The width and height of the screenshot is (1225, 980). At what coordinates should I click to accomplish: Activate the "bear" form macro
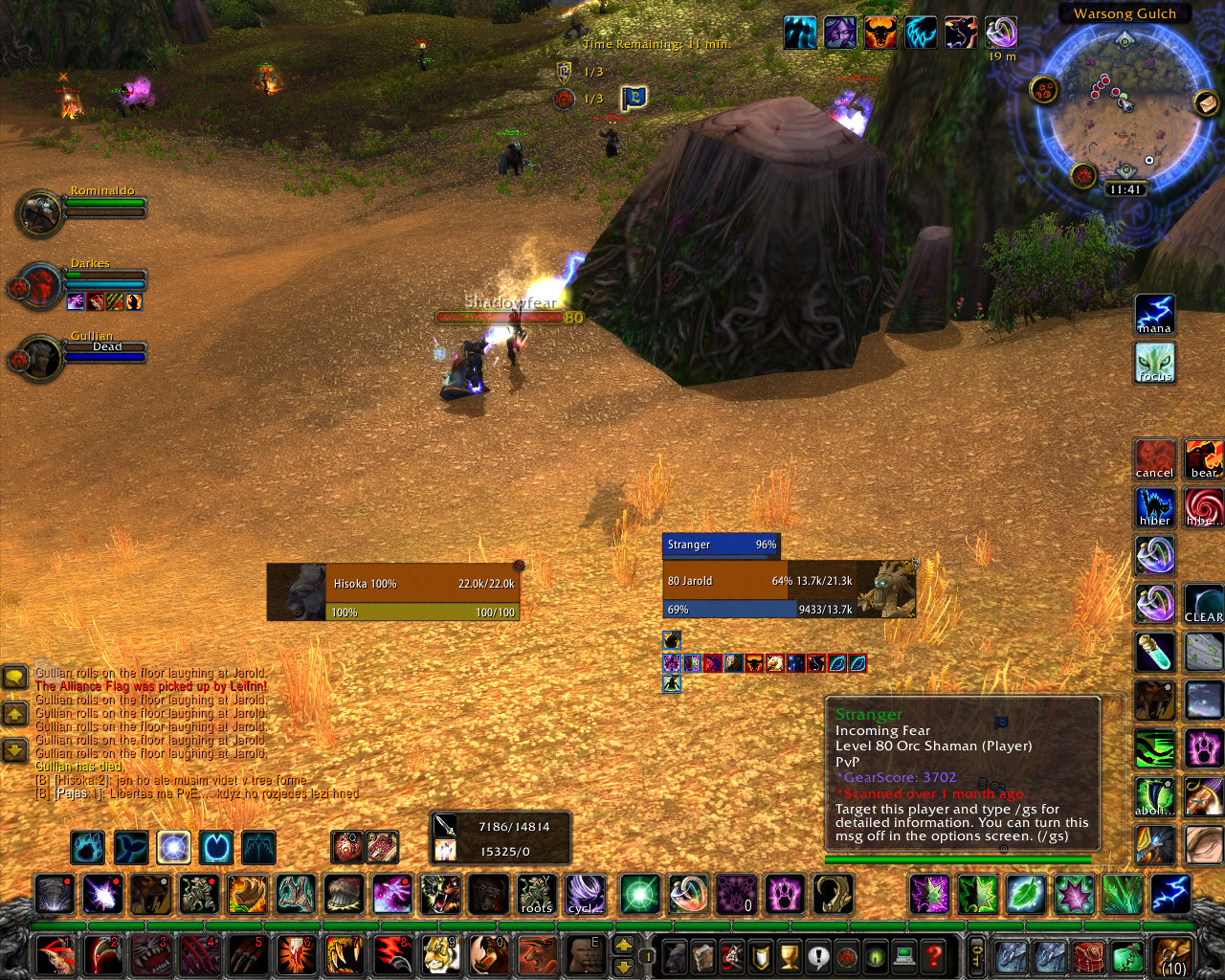click(1203, 460)
